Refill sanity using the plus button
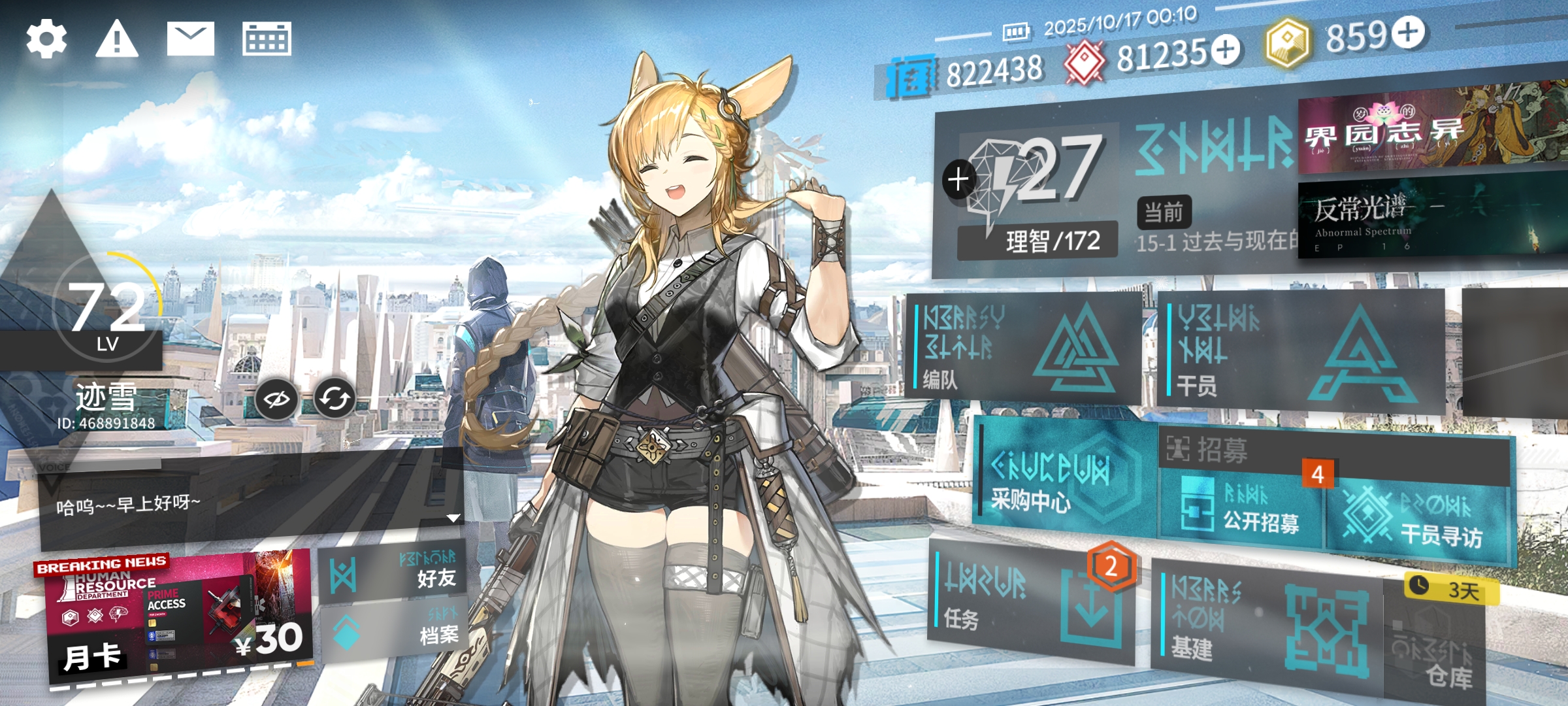 coord(958,179)
